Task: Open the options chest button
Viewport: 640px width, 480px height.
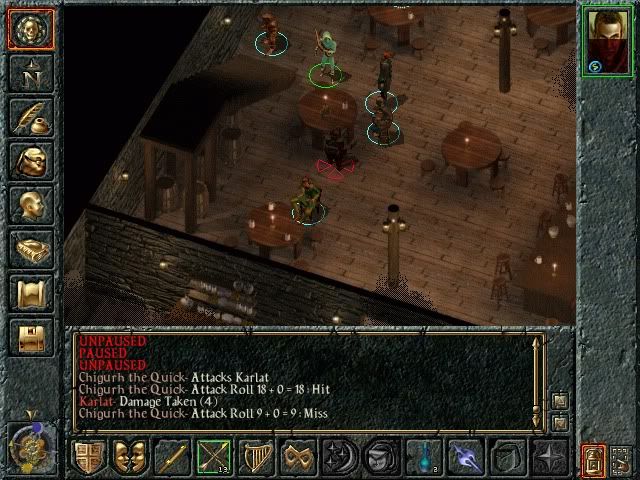Action: coord(30,336)
